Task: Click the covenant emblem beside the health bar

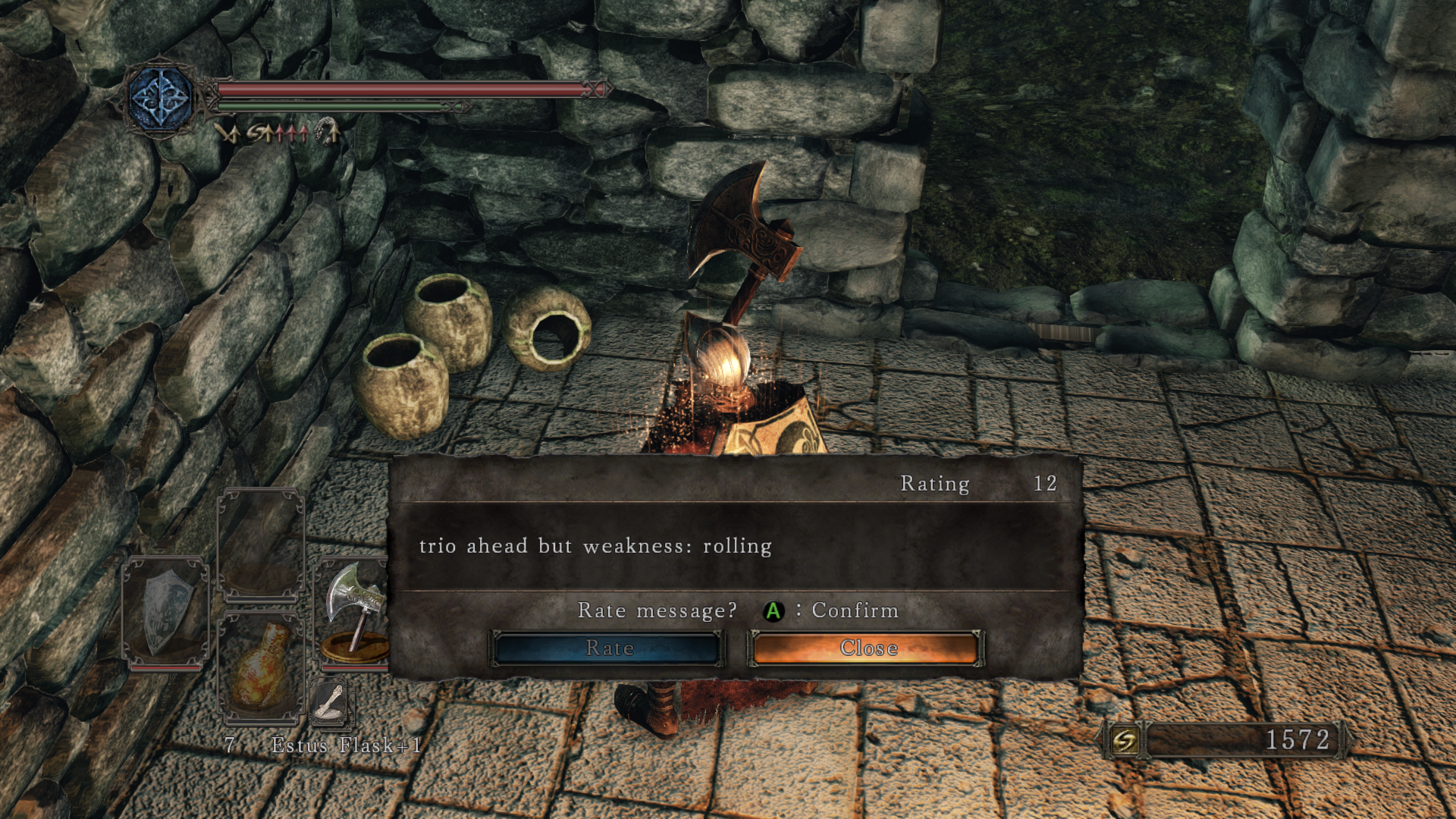Action: coord(160,99)
